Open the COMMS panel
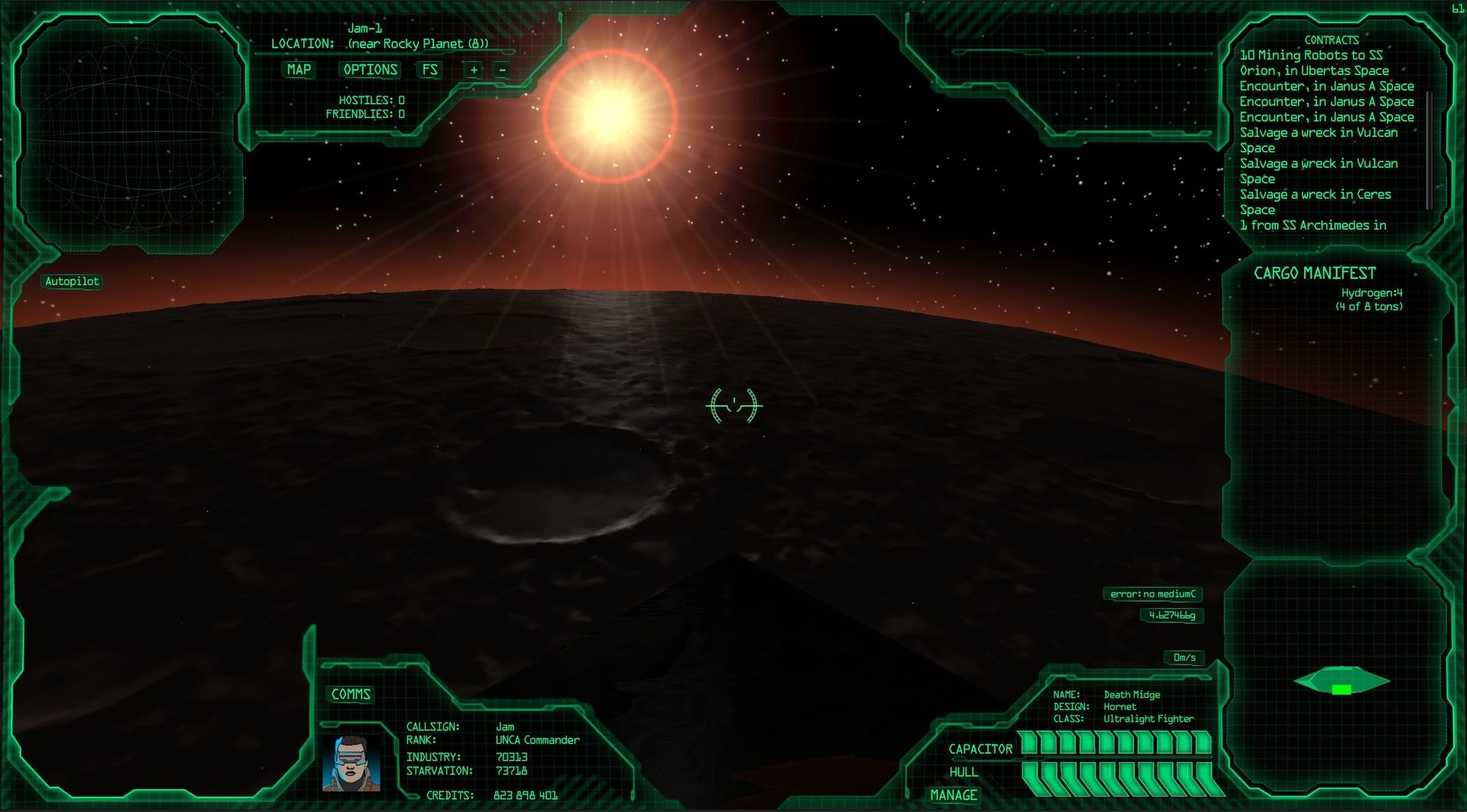Screen dimensions: 1467x812 [351, 694]
